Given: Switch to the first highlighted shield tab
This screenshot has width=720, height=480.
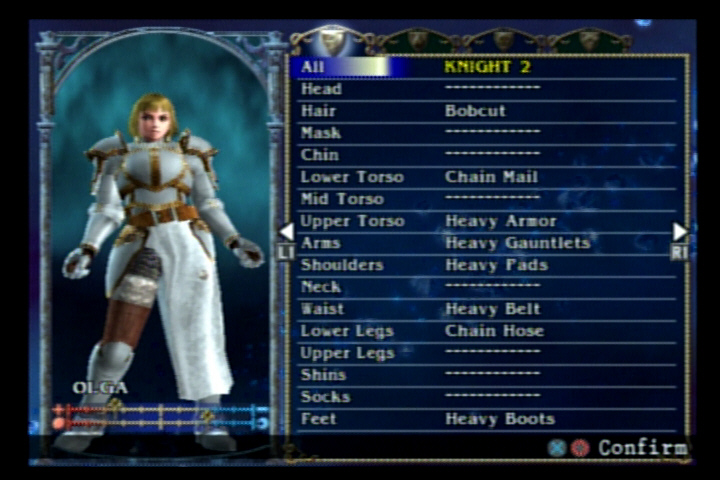Looking at the screenshot, I should pyautogui.click(x=332, y=40).
